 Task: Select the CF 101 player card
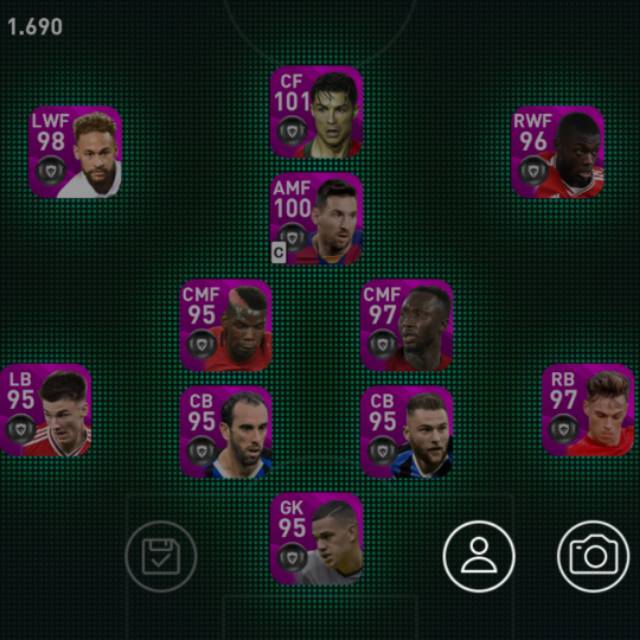(x=316, y=112)
